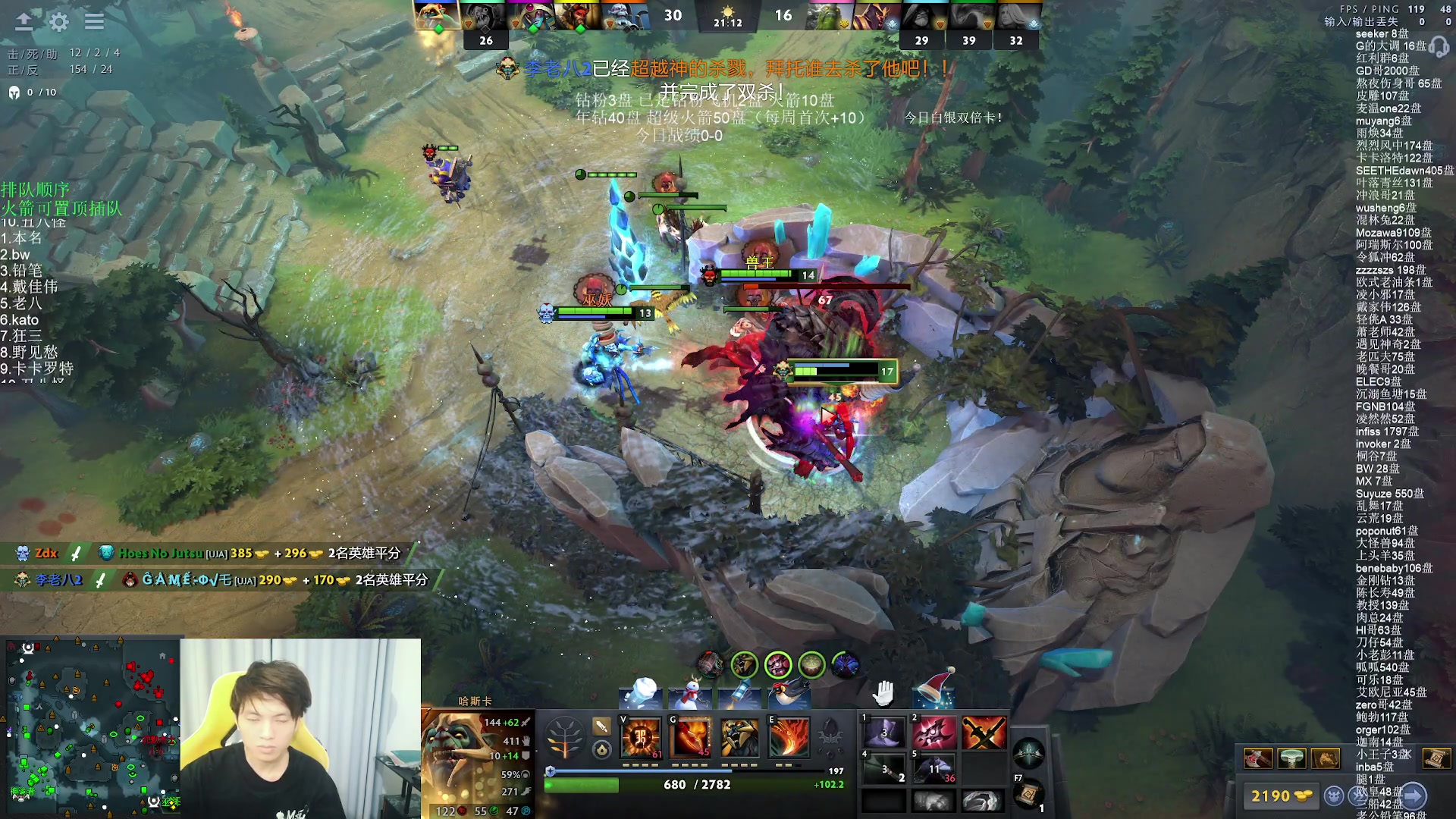Image resolution: width=1456 pixels, height=819 pixels.
Task: Activate Huskar's Inner Fire ability
Action: point(641,737)
